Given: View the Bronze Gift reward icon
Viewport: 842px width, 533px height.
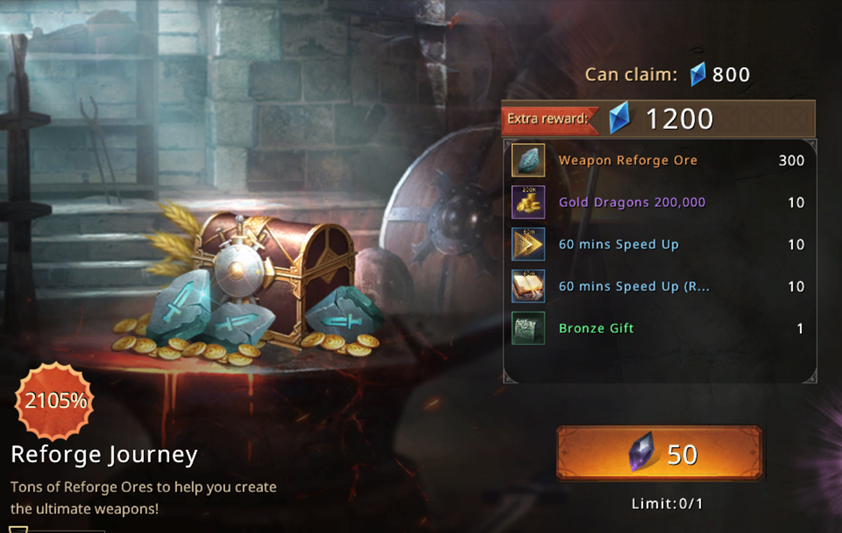Looking at the screenshot, I should point(528,328).
